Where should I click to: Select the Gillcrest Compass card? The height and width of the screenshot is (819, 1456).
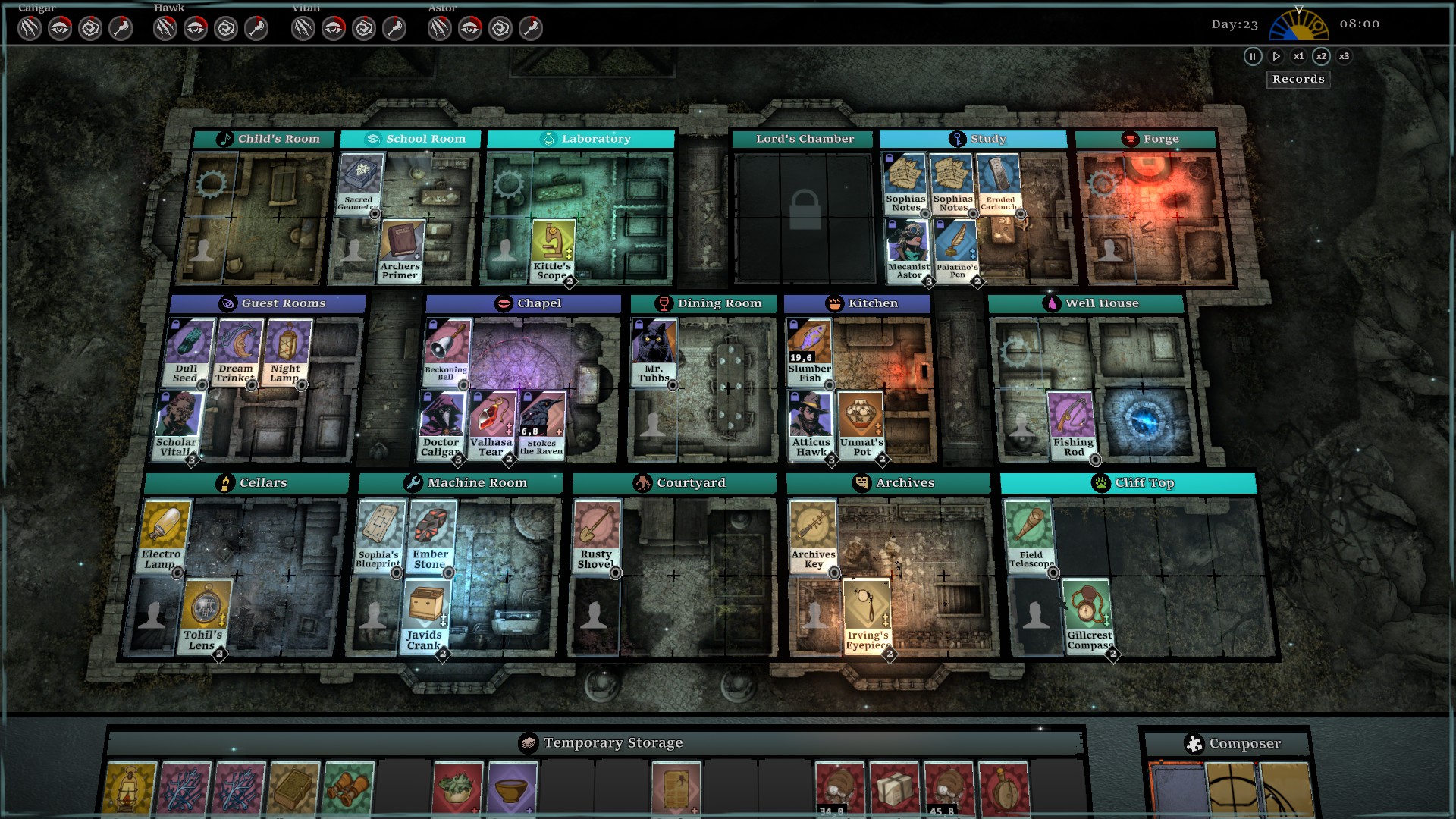(x=1087, y=616)
